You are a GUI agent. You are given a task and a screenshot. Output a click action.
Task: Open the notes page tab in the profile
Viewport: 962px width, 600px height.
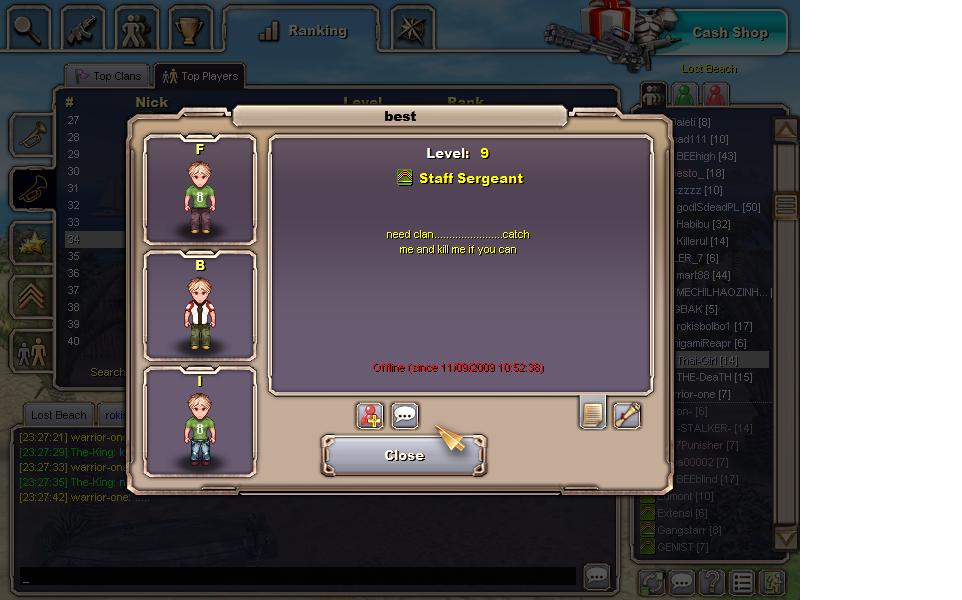pyautogui.click(x=593, y=413)
